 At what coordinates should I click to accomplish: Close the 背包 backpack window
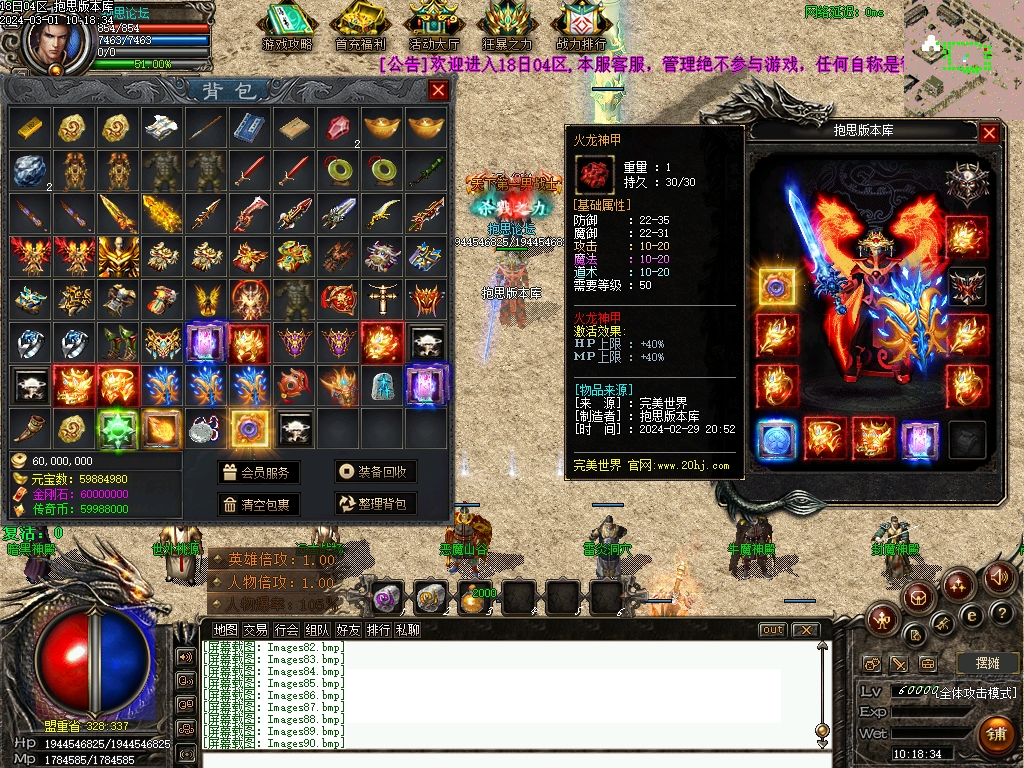point(438,91)
